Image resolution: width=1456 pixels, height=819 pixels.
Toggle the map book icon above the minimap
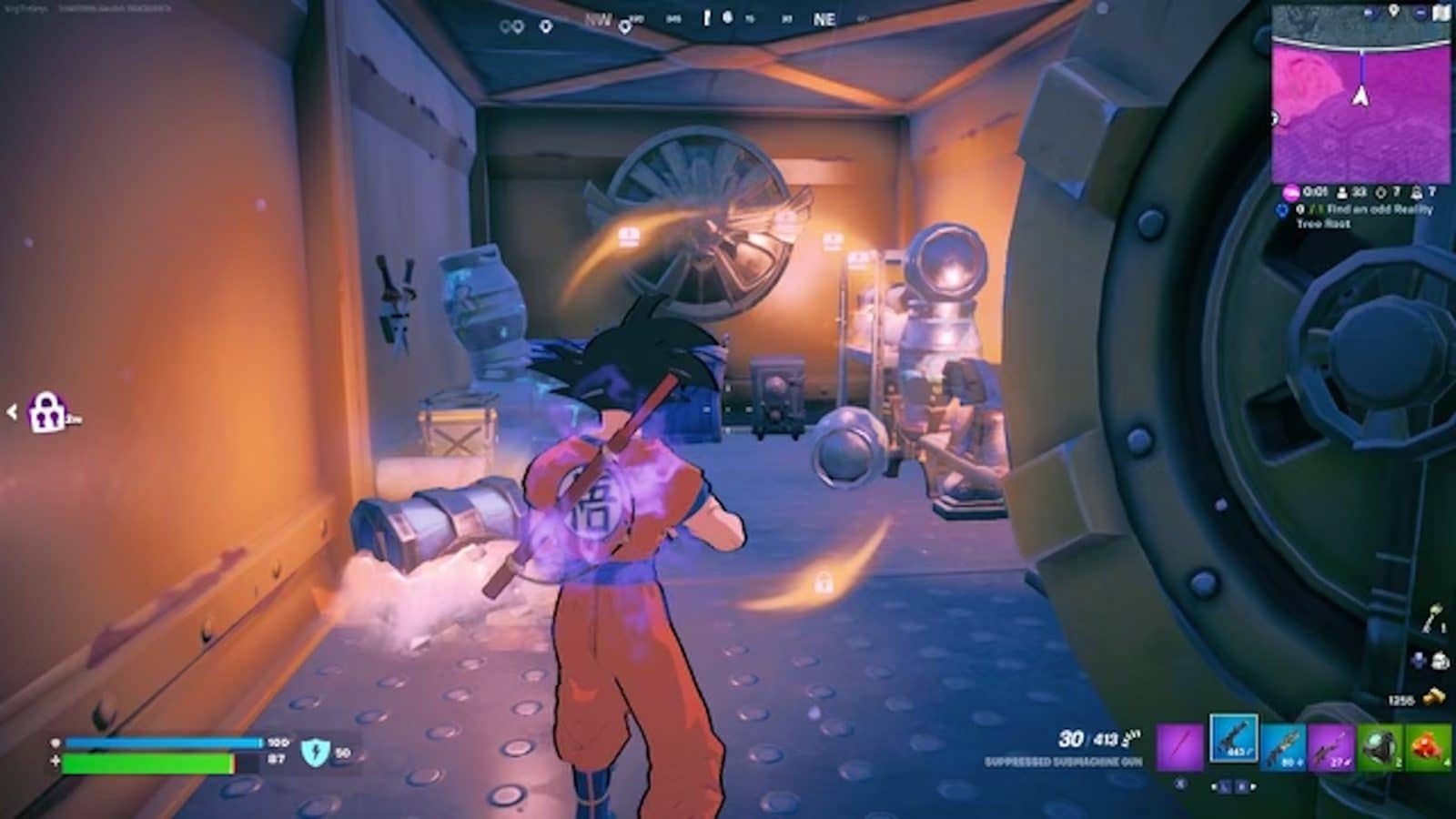tap(1441, 13)
